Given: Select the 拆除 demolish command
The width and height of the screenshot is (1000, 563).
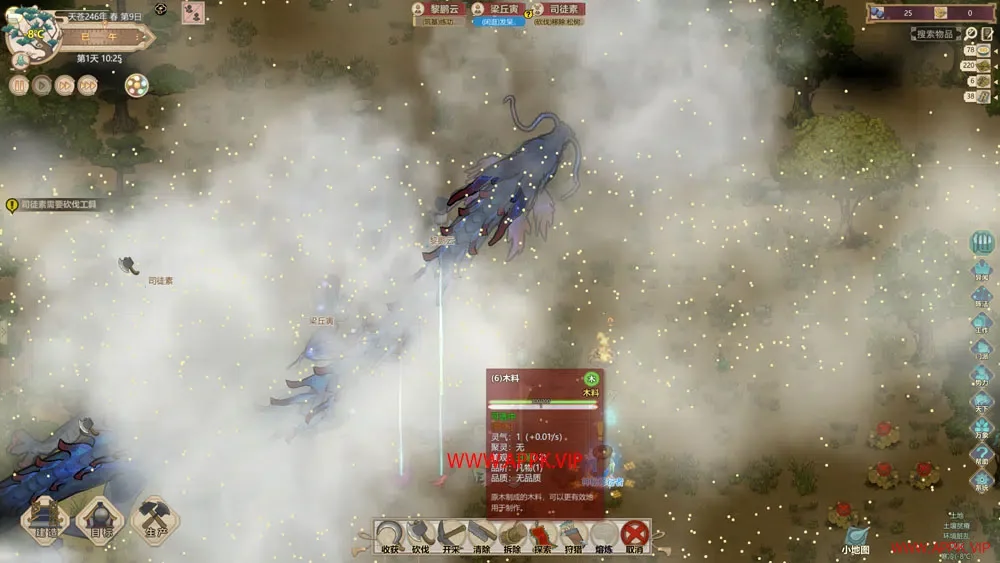Looking at the screenshot, I should pyautogui.click(x=512, y=535).
